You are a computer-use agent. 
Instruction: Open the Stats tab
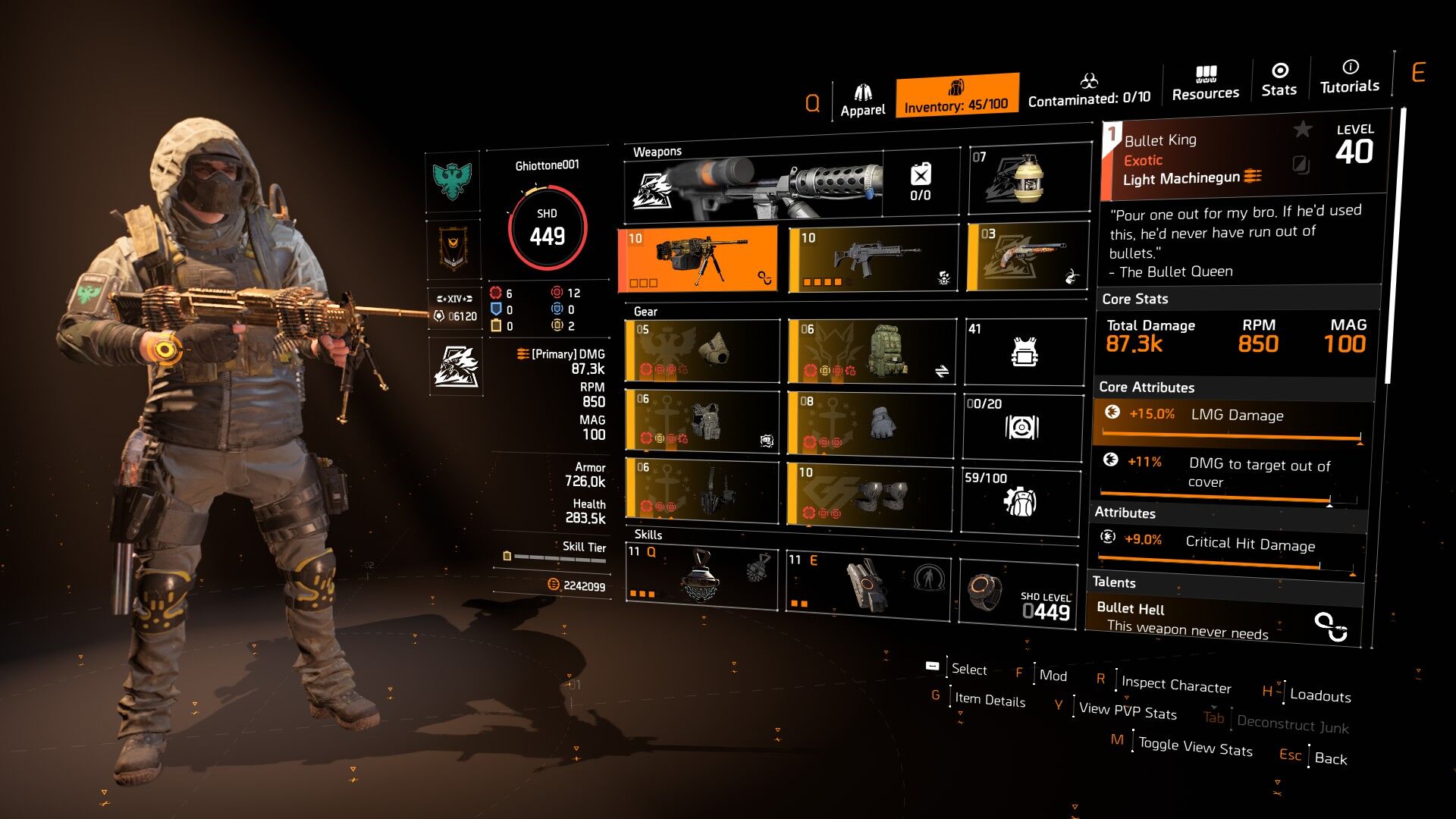coord(1279,80)
